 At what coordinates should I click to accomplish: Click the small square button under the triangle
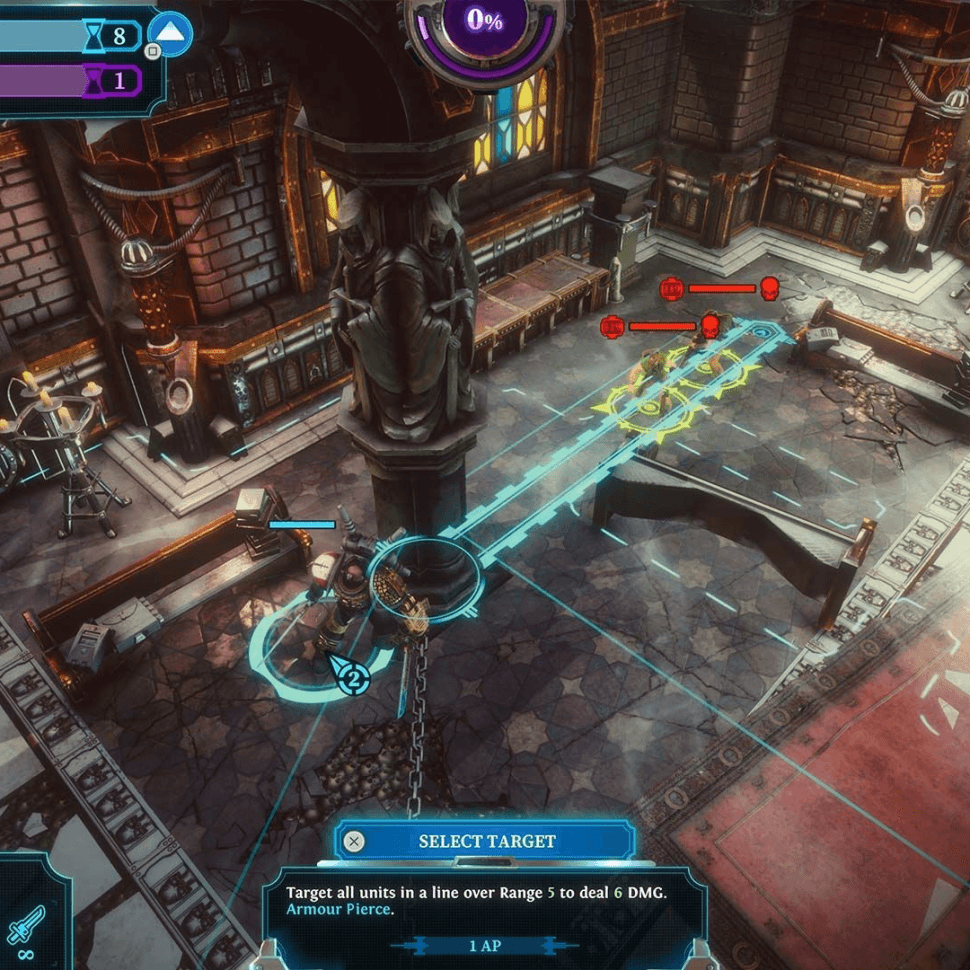pyautogui.click(x=152, y=50)
